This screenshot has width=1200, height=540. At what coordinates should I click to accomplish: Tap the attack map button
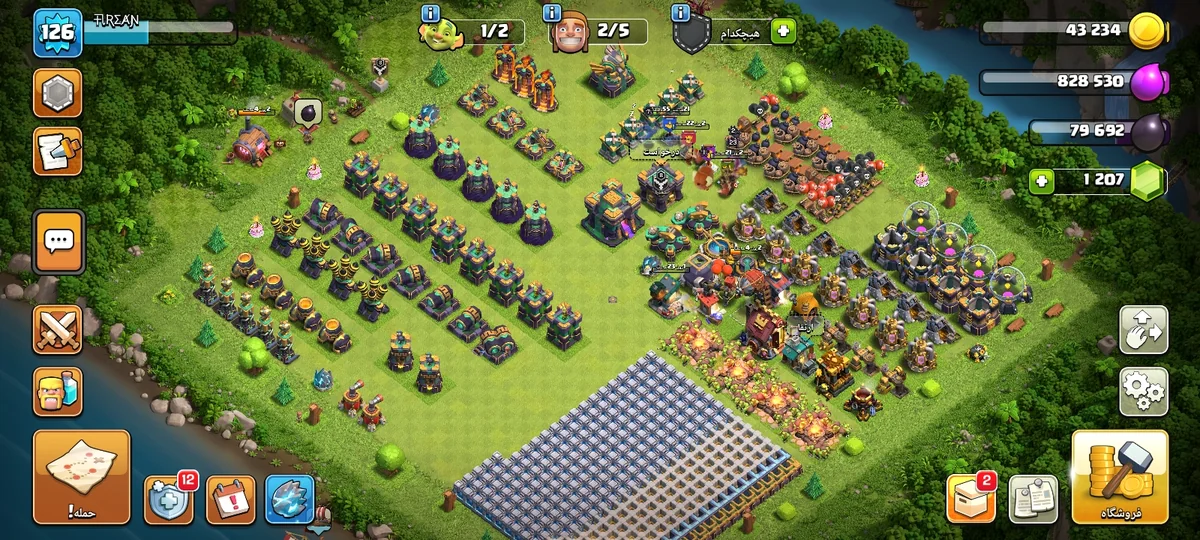[x=81, y=477]
